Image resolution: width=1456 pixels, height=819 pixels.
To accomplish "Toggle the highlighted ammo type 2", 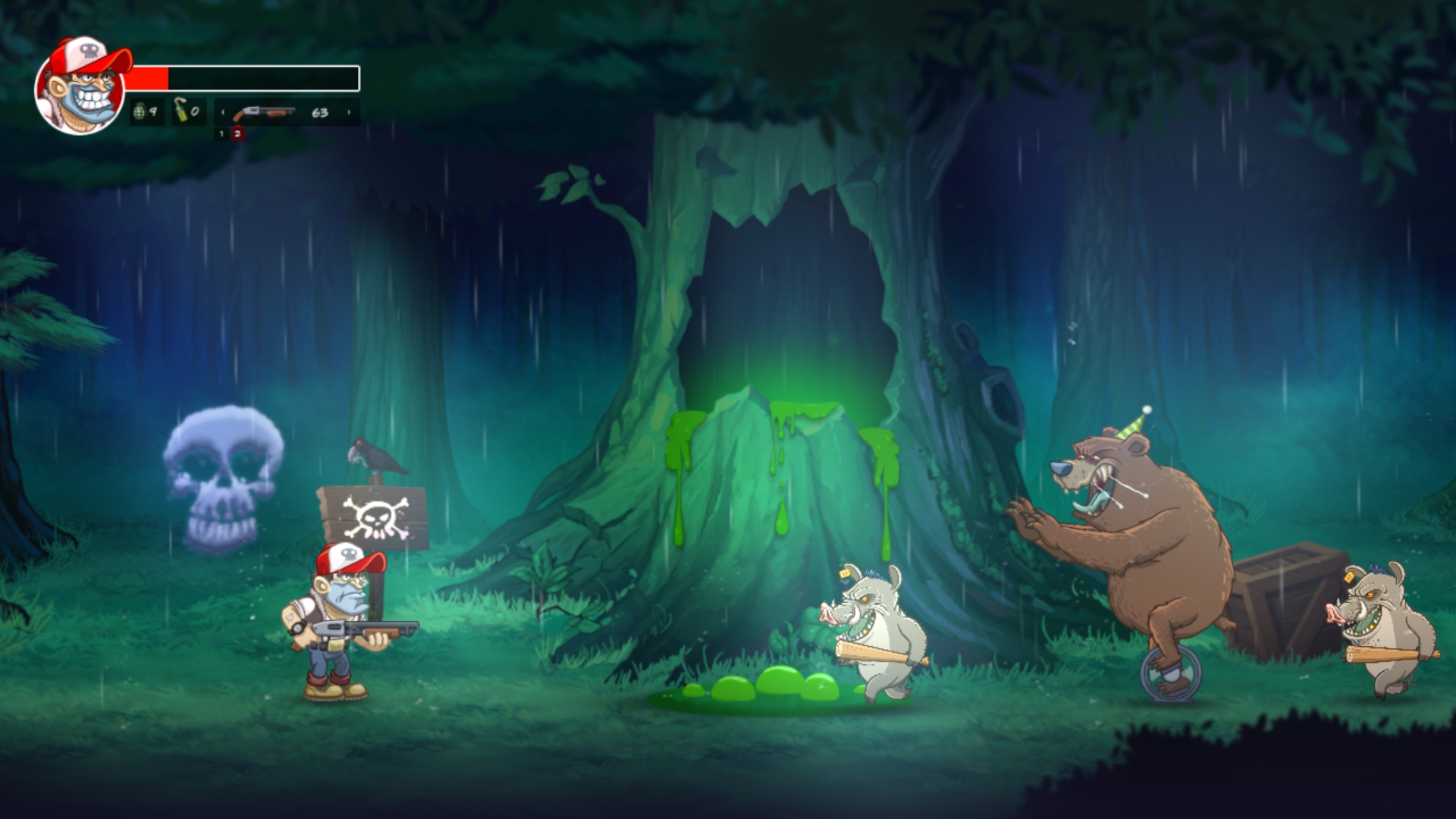I will tap(239, 135).
